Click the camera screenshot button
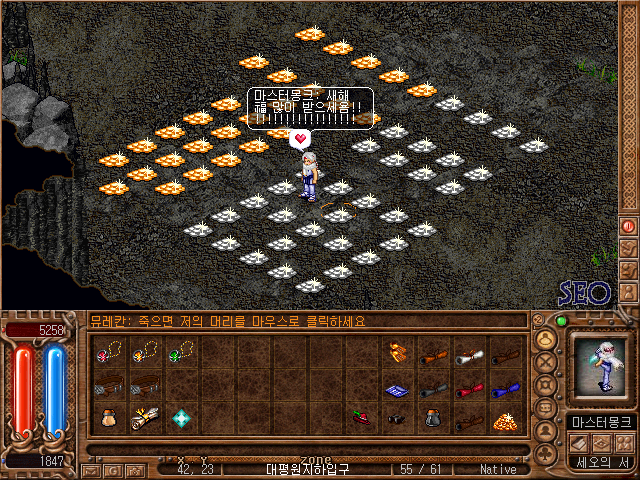 click(136, 469)
